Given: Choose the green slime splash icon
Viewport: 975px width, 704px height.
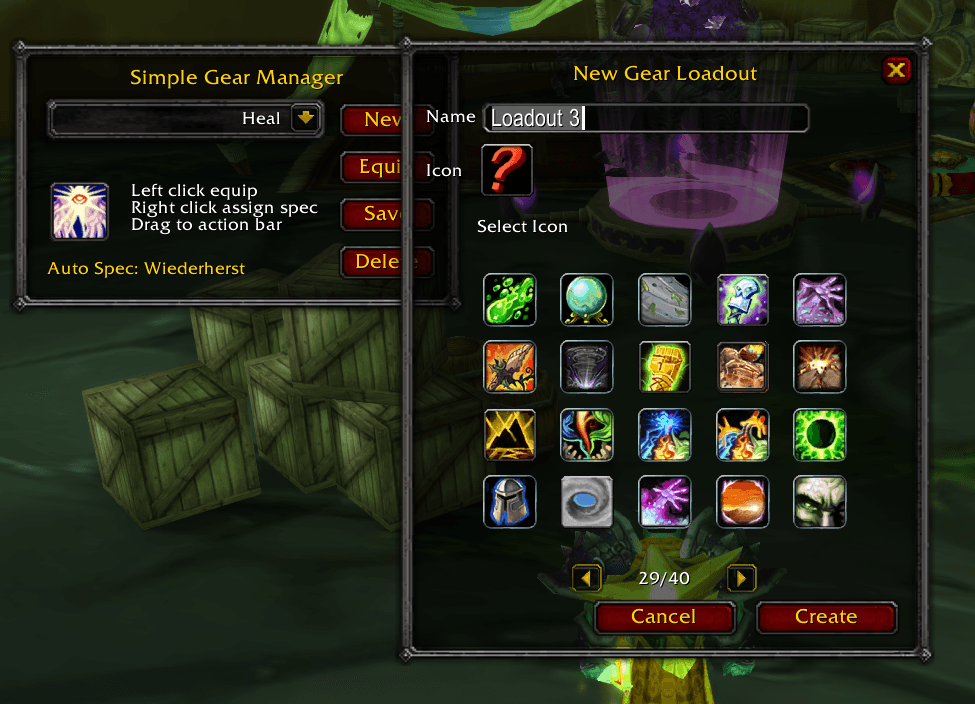Looking at the screenshot, I should tap(510, 300).
